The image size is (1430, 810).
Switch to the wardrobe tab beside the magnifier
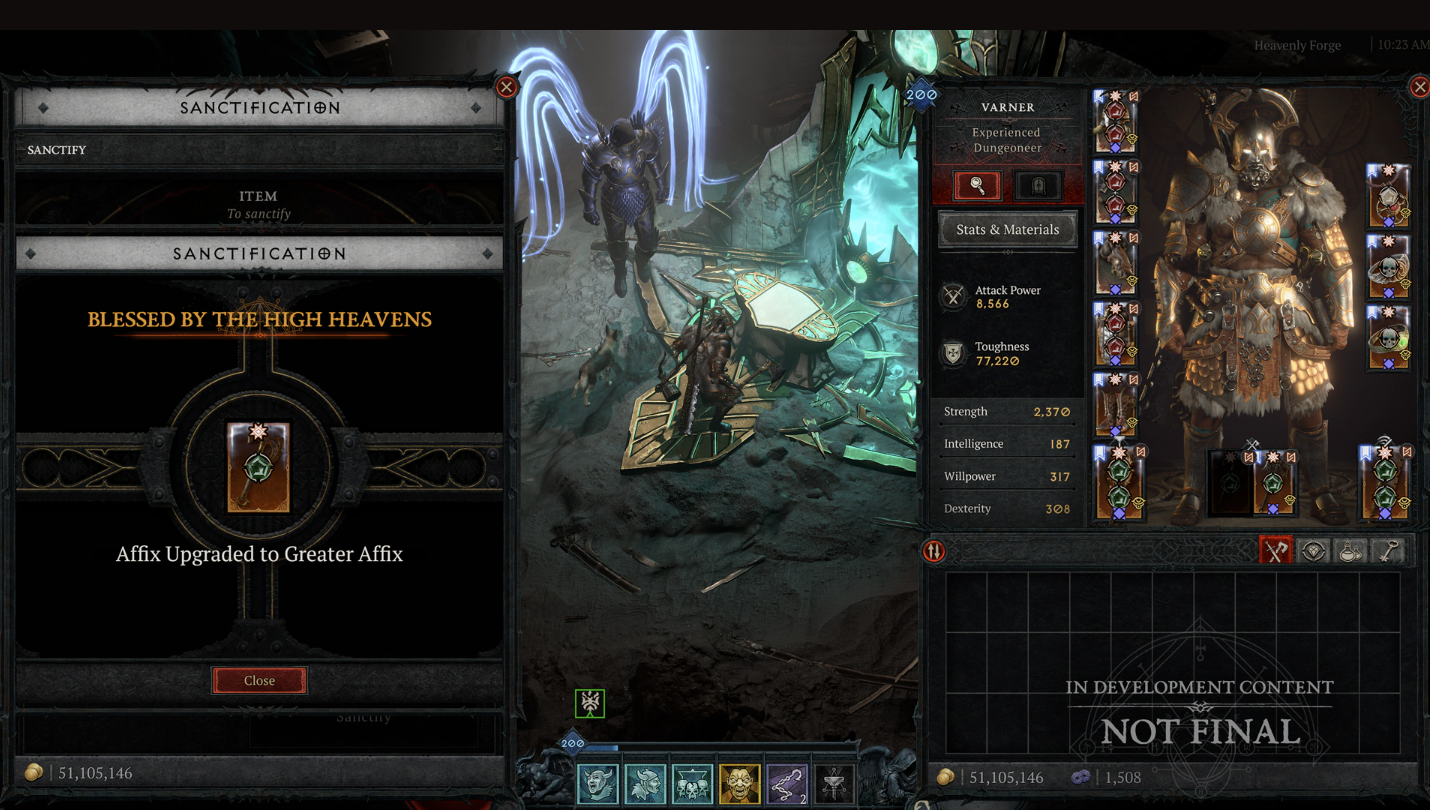click(1038, 185)
